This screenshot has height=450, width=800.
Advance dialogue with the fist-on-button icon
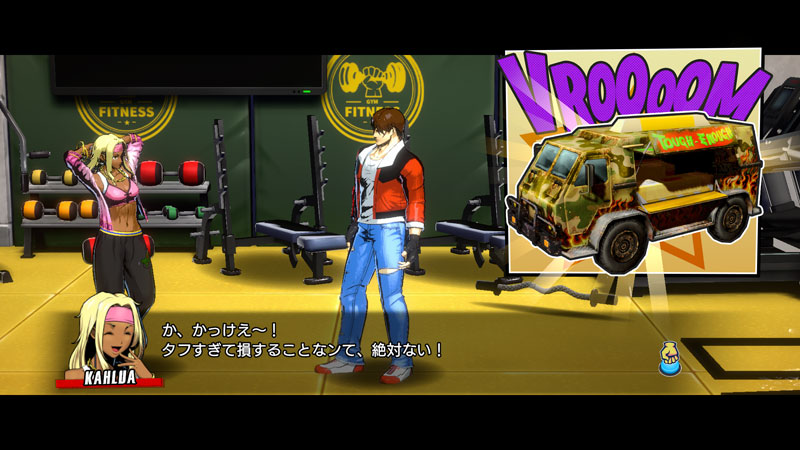[x=669, y=359]
